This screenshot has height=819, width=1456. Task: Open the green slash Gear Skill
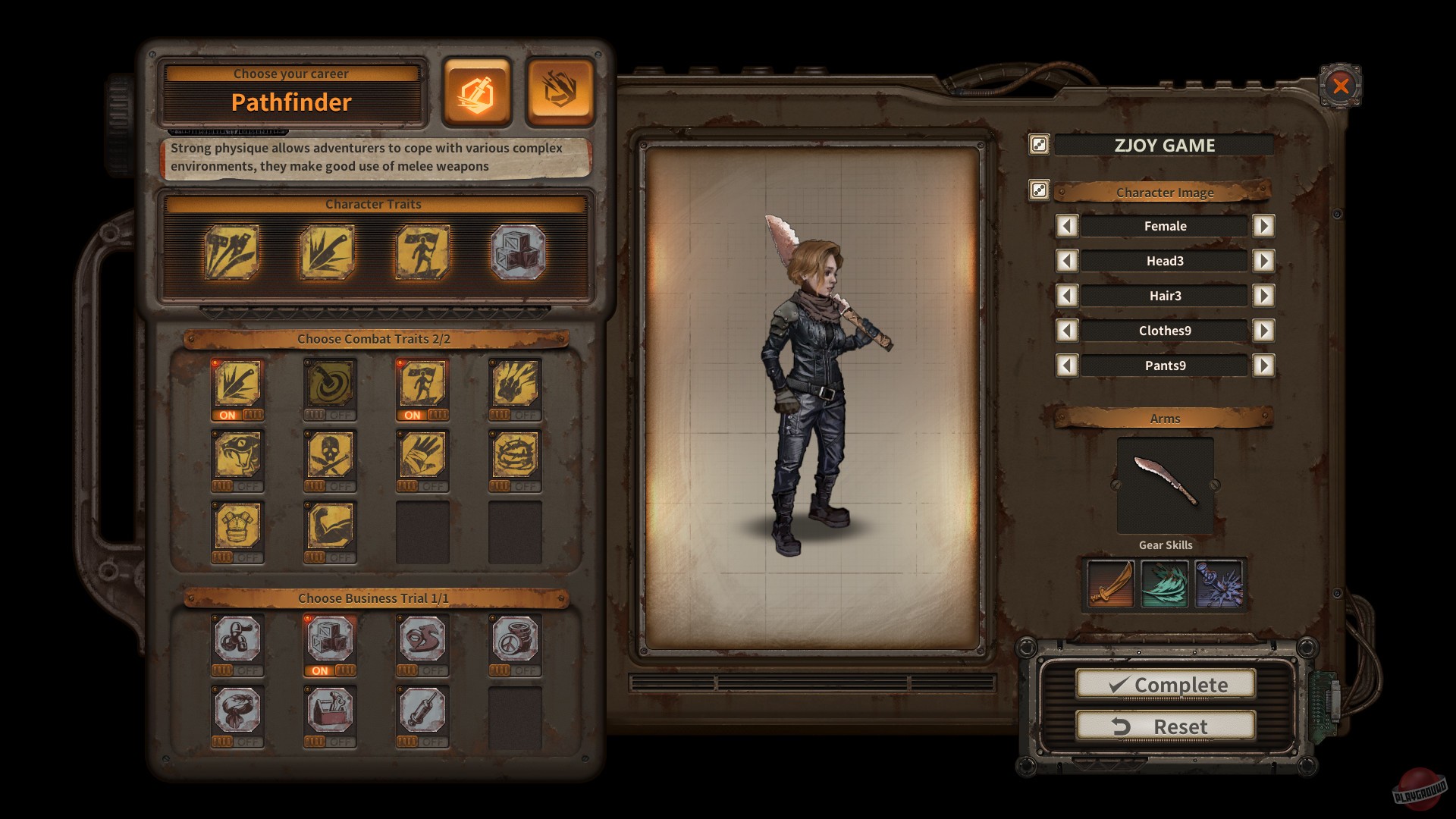[1165, 584]
